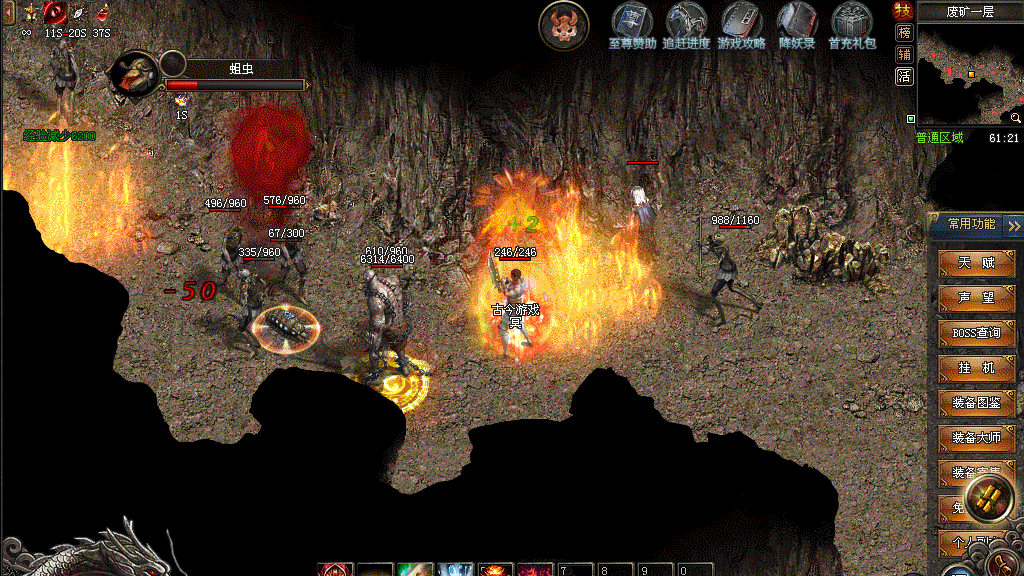1024x576 pixels.
Task: Open the 声望 reputation menu
Action: (977, 298)
